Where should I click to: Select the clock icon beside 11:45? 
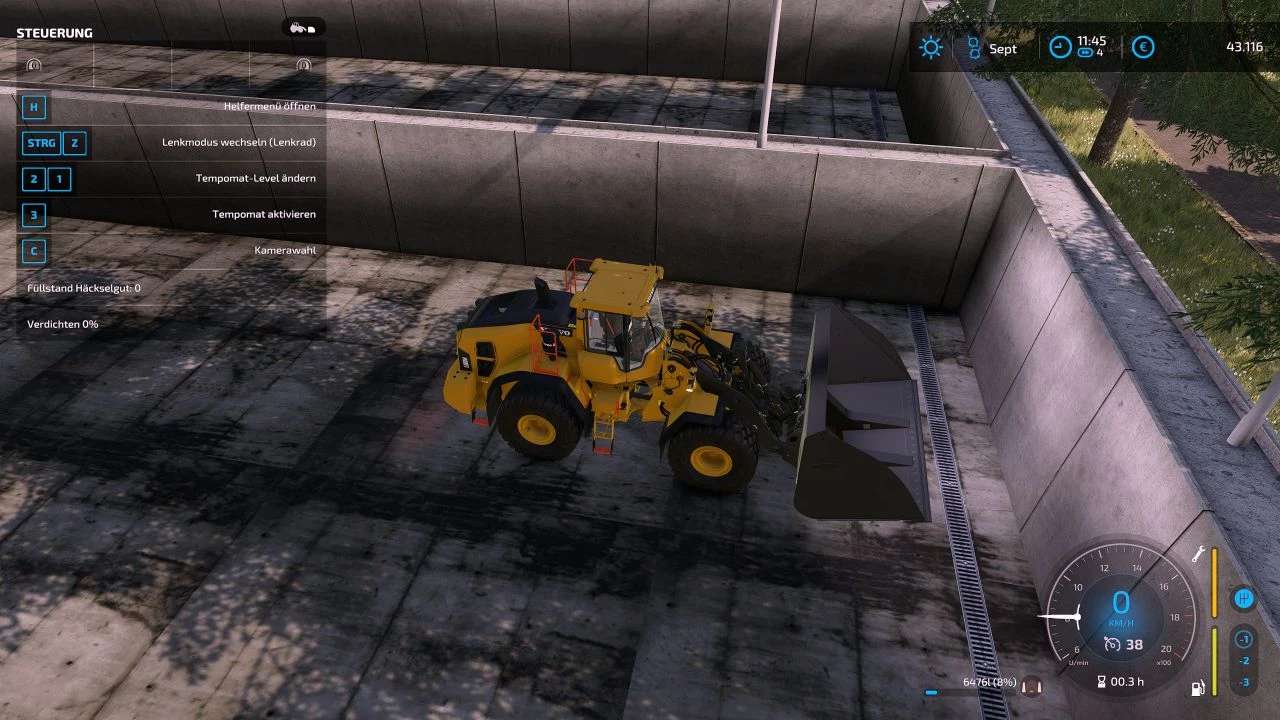point(1060,47)
